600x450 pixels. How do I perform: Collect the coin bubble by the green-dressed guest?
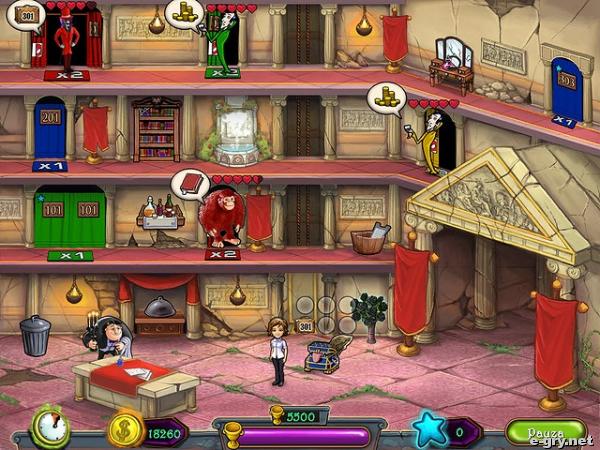click(x=184, y=12)
